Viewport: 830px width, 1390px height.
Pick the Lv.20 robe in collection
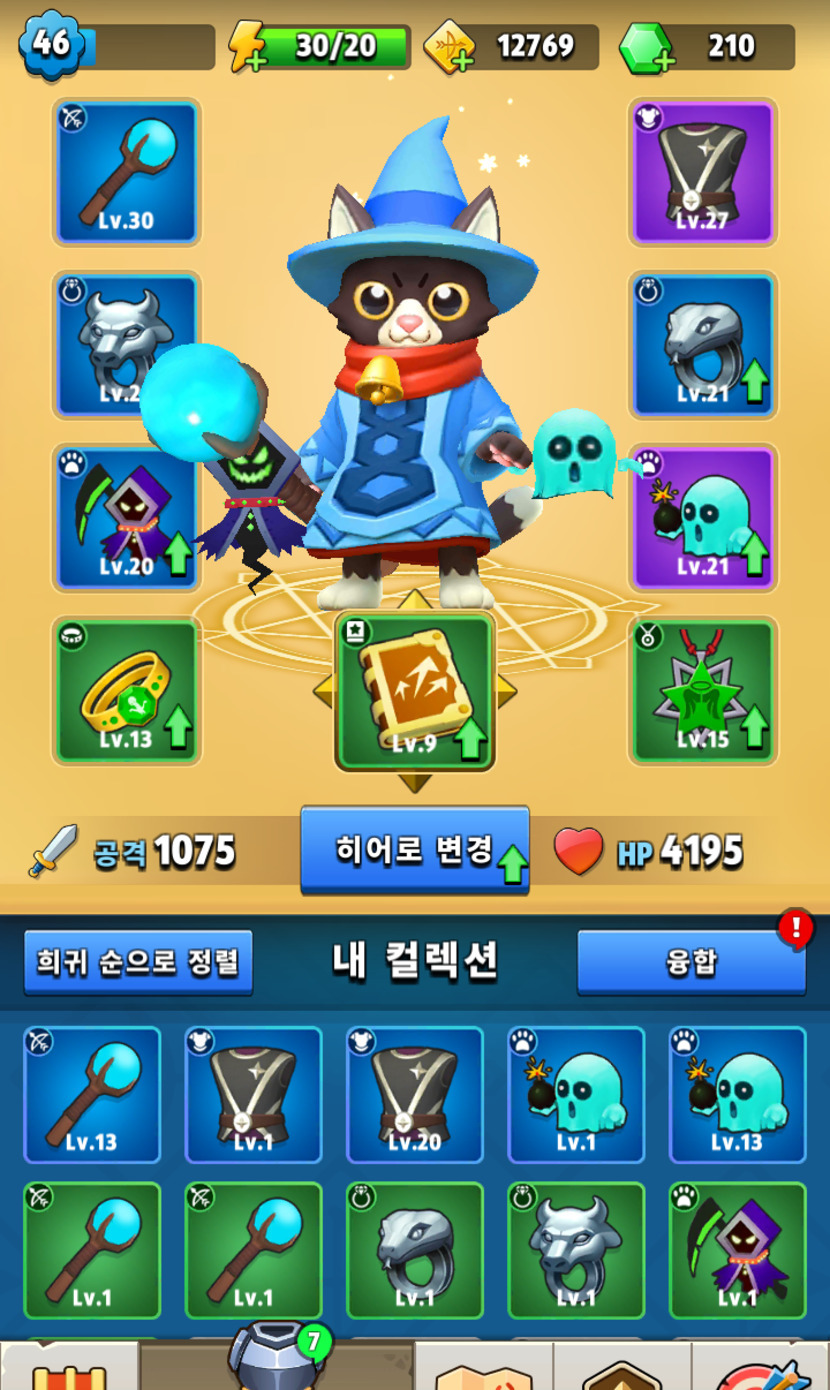point(414,1095)
